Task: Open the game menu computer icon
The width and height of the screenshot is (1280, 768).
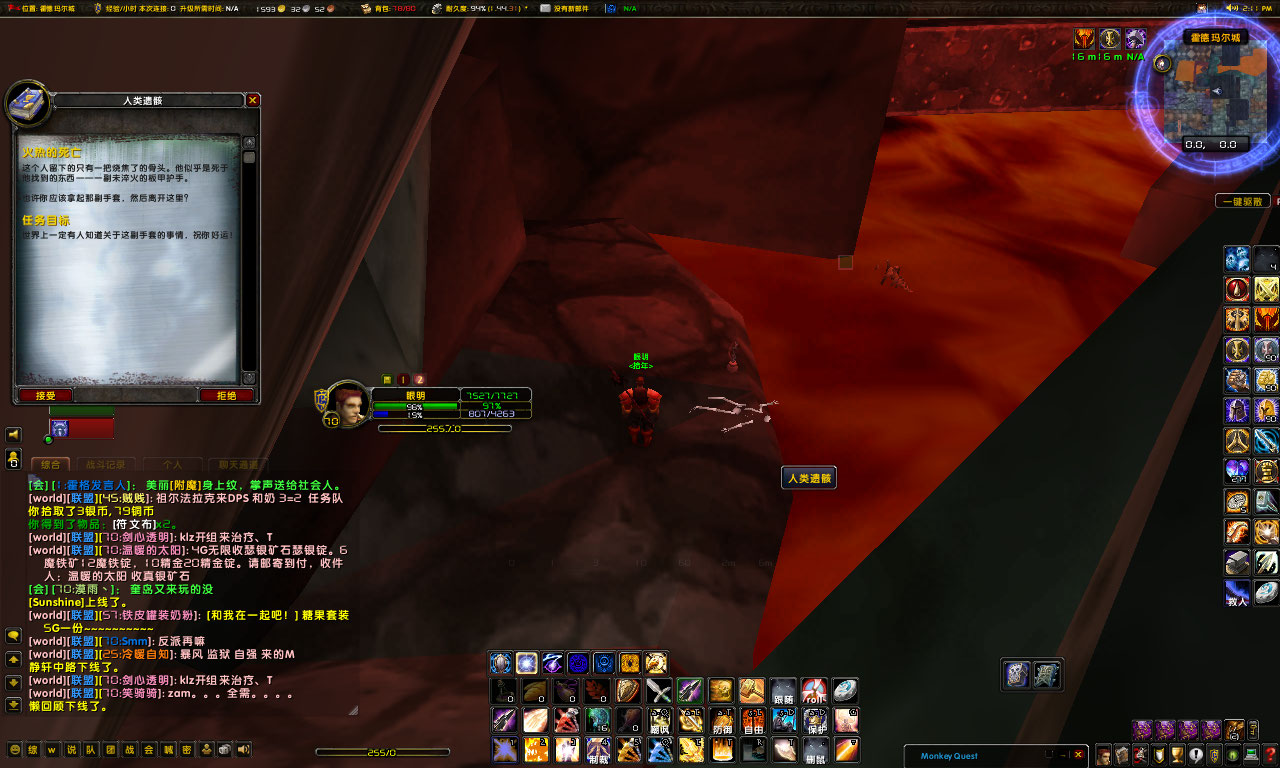Action: (x=1252, y=754)
